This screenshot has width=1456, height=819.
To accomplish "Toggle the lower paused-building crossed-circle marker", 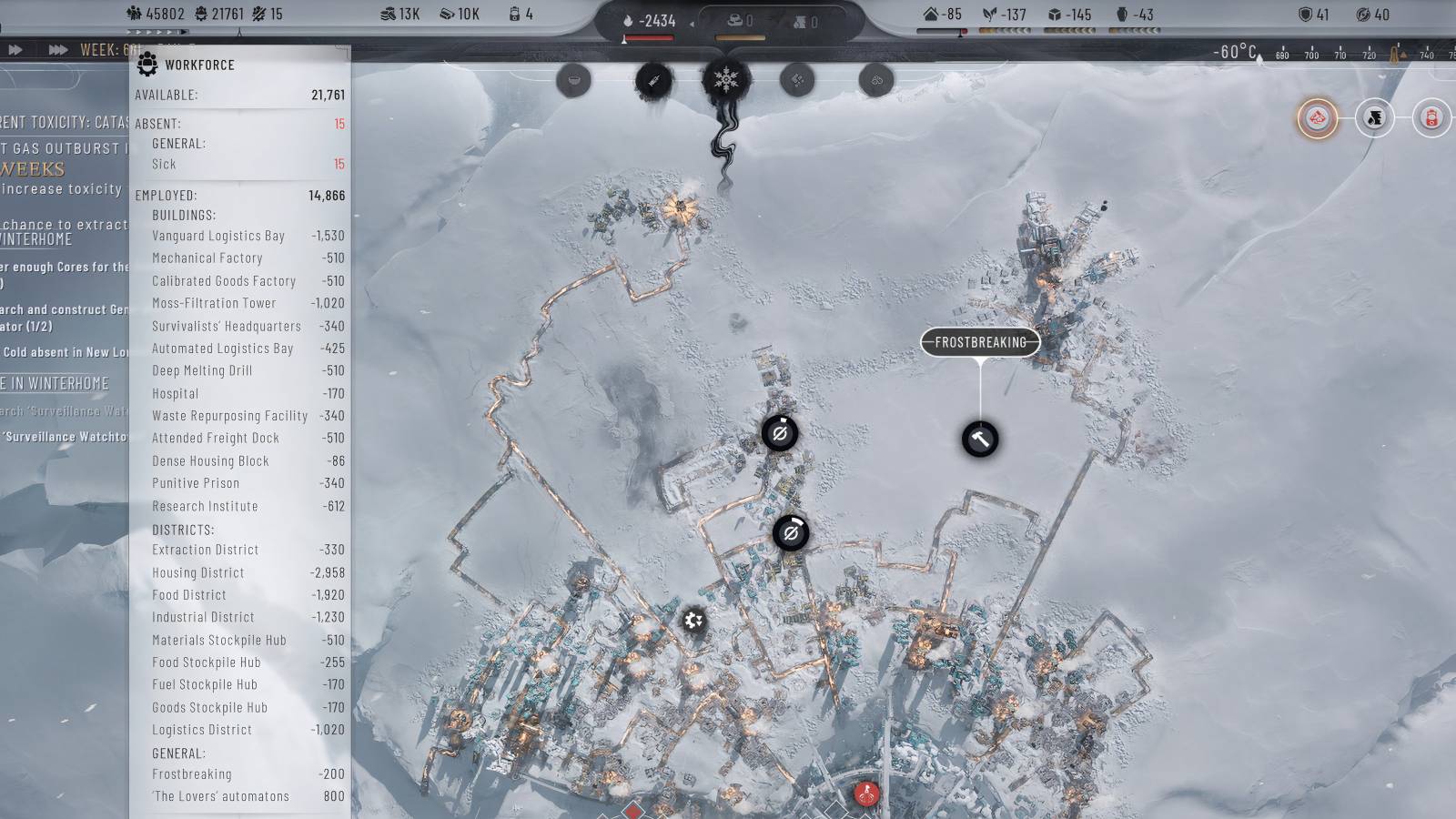I will click(x=790, y=533).
